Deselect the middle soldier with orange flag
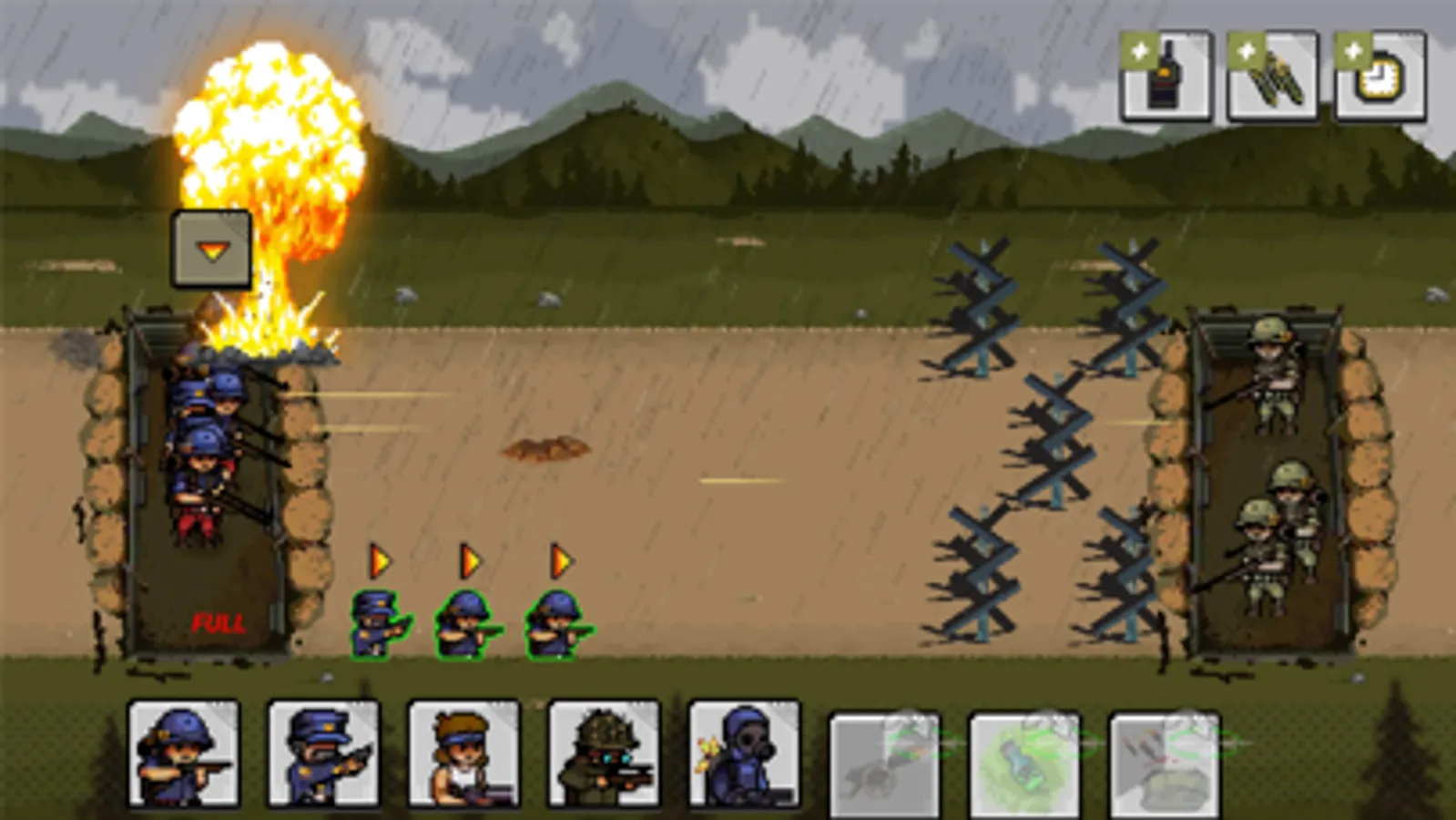Screen dimensions: 1456x820 (x=462, y=624)
